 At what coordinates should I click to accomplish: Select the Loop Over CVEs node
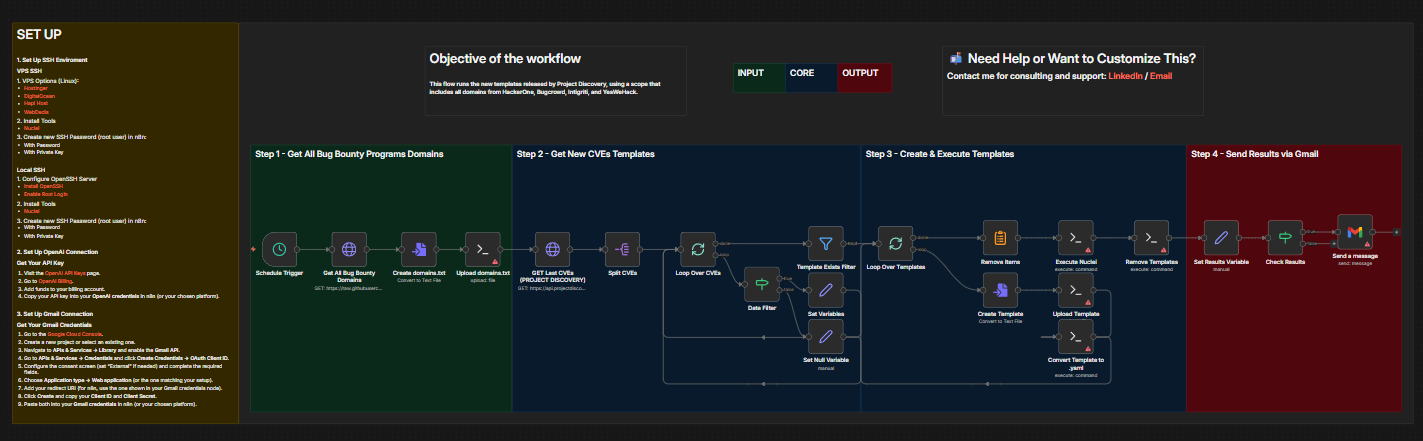[x=697, y=249]
